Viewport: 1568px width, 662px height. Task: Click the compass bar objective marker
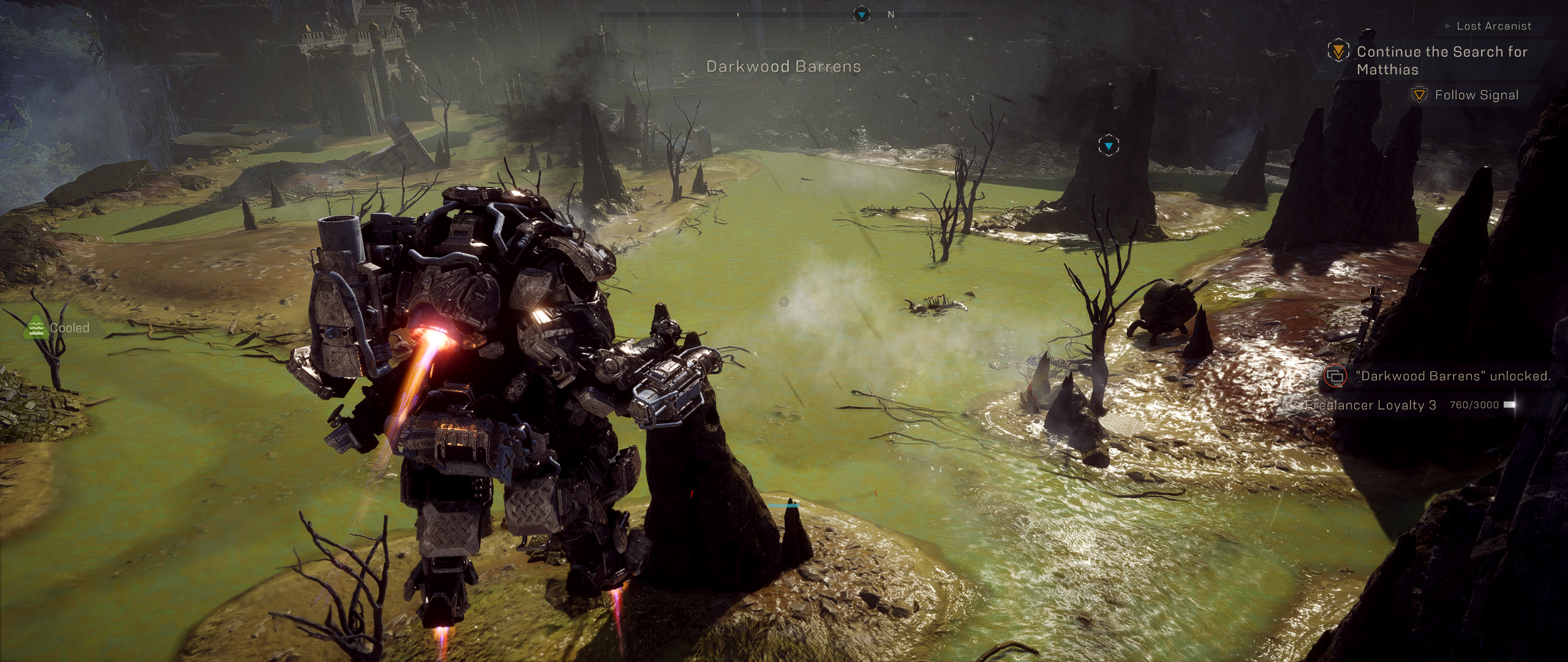click(x=862, y=14)
